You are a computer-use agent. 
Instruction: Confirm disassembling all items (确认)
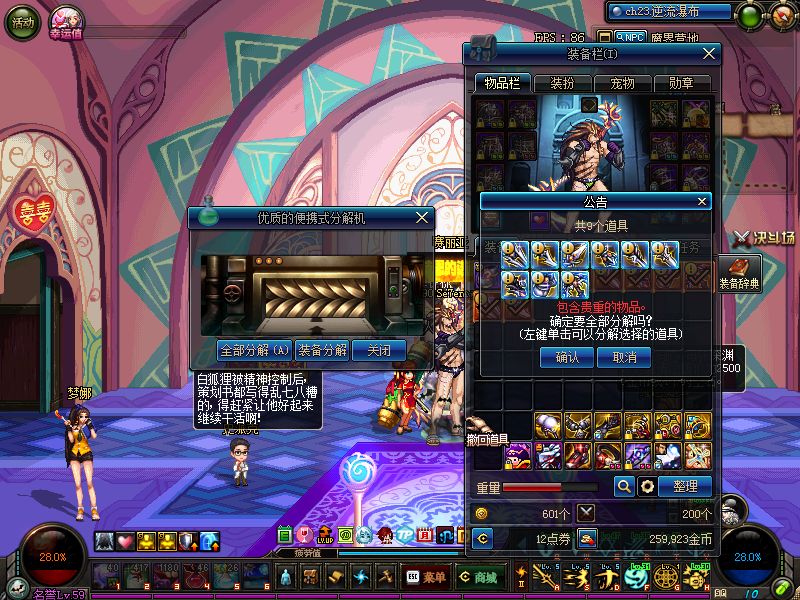[x=567, y=357]
